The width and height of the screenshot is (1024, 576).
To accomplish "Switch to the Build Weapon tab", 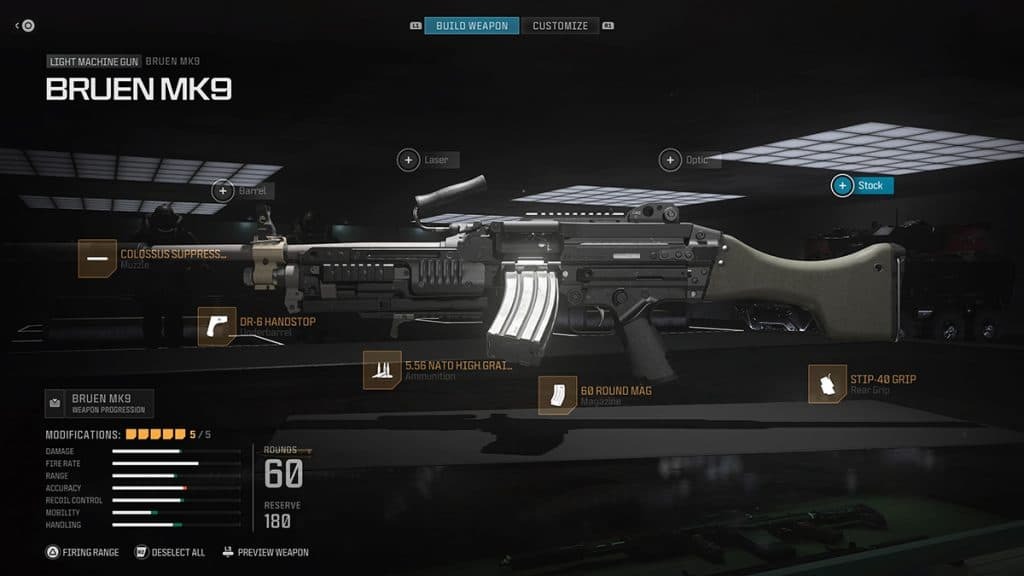I will point(471,25).
